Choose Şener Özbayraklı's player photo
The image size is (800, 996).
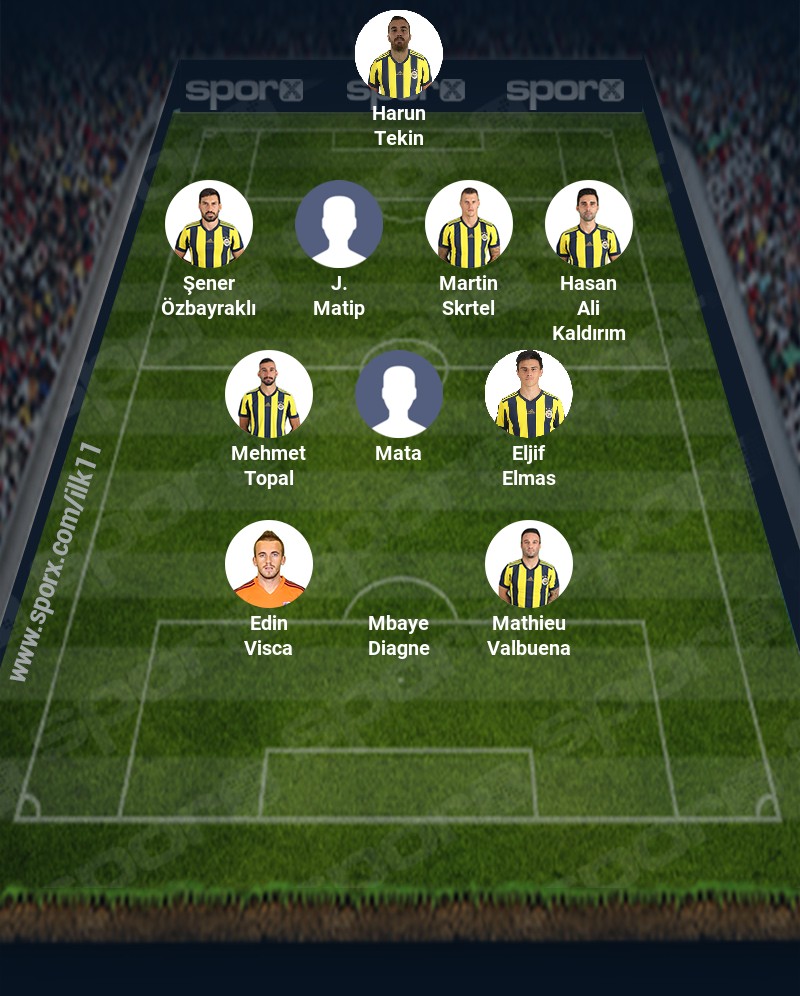click(209, 224)
